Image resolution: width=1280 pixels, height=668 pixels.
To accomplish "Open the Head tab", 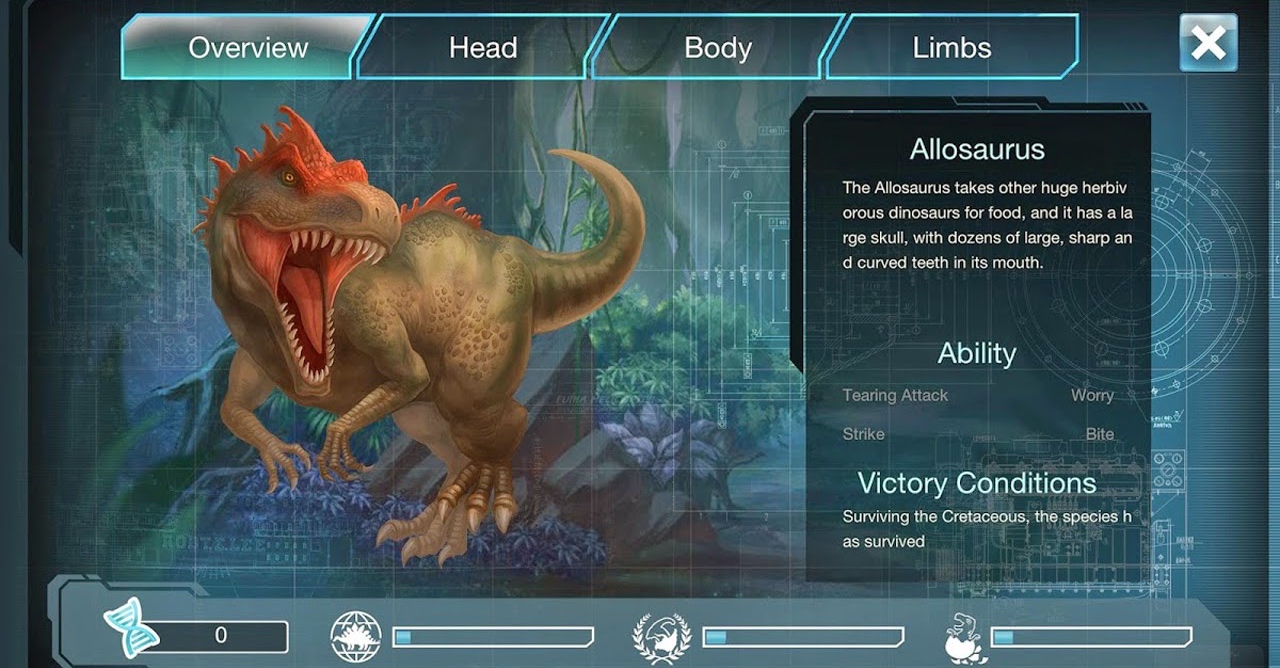I will tap(483, 47).
